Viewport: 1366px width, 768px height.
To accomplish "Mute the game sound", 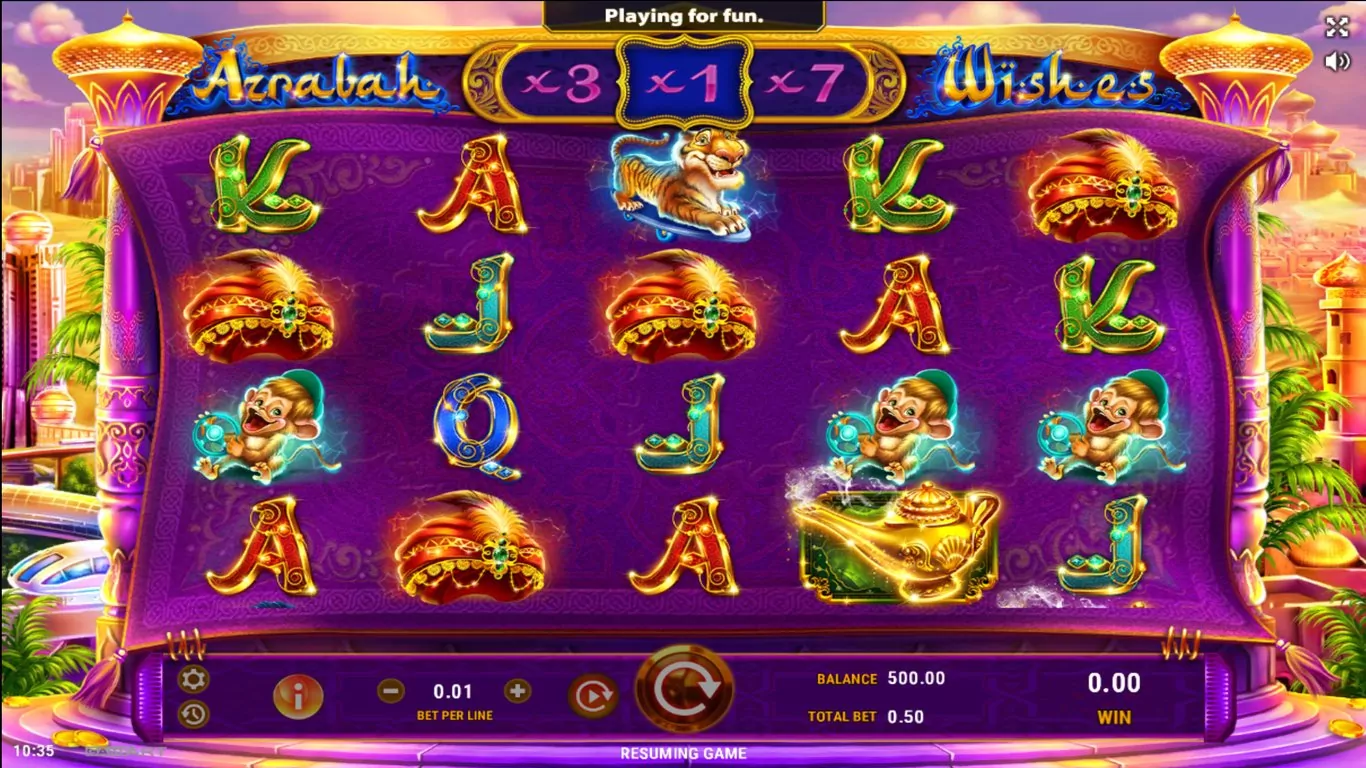I will (1337, 61).
